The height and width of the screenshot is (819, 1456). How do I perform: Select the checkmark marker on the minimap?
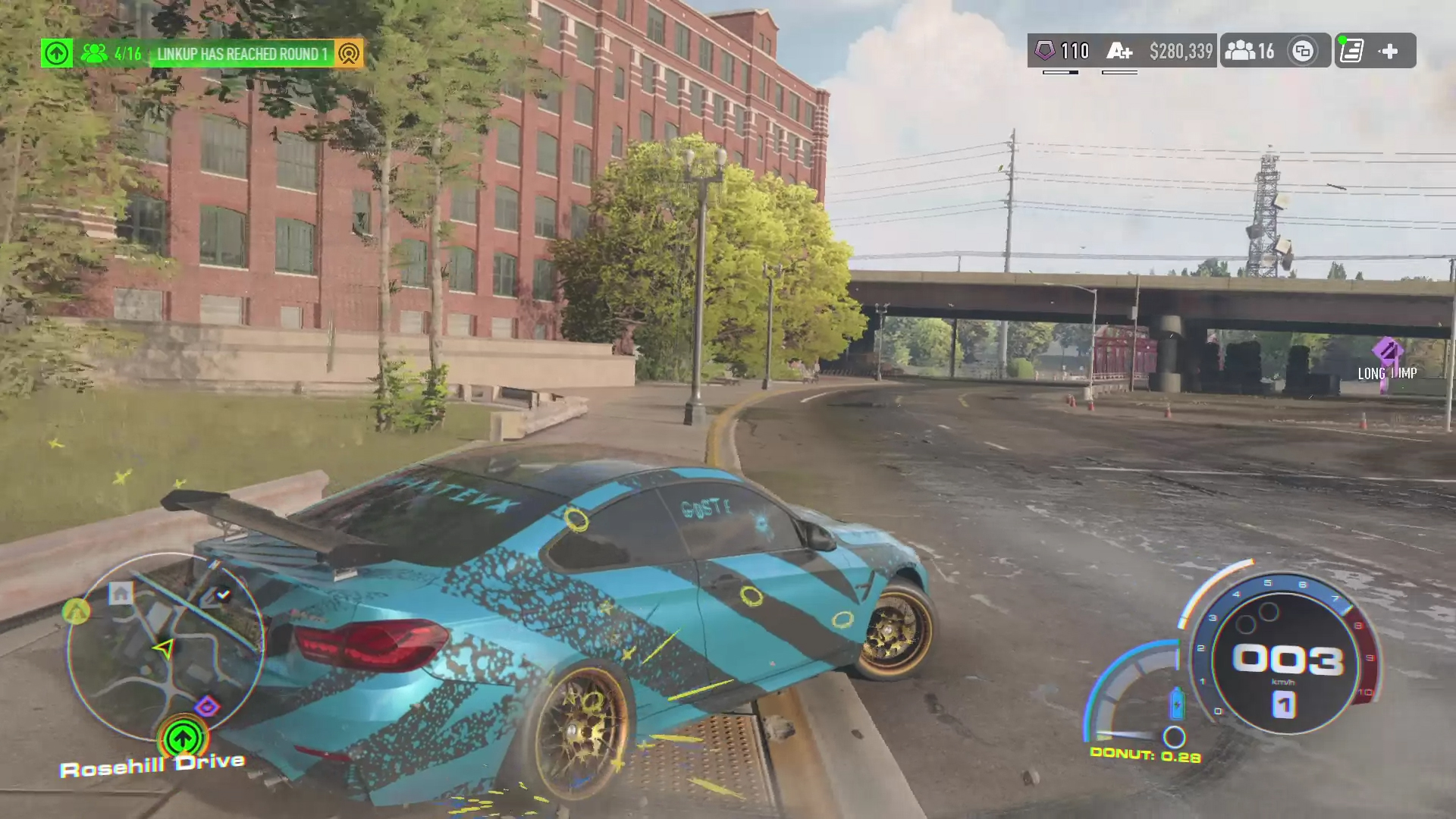223,595
